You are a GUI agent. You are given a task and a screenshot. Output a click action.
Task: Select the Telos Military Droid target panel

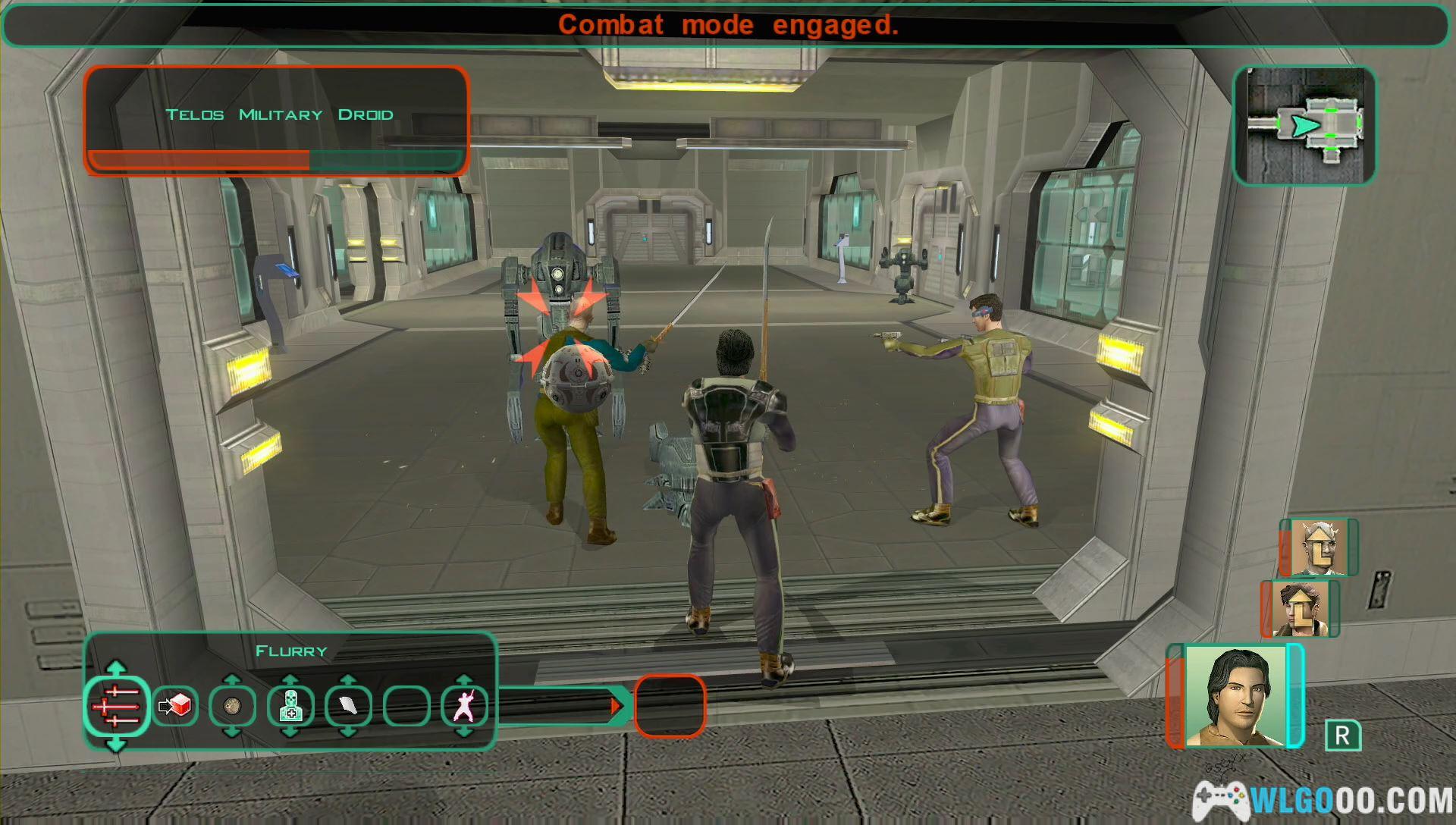pyautogui.click(x=277, y=121)
